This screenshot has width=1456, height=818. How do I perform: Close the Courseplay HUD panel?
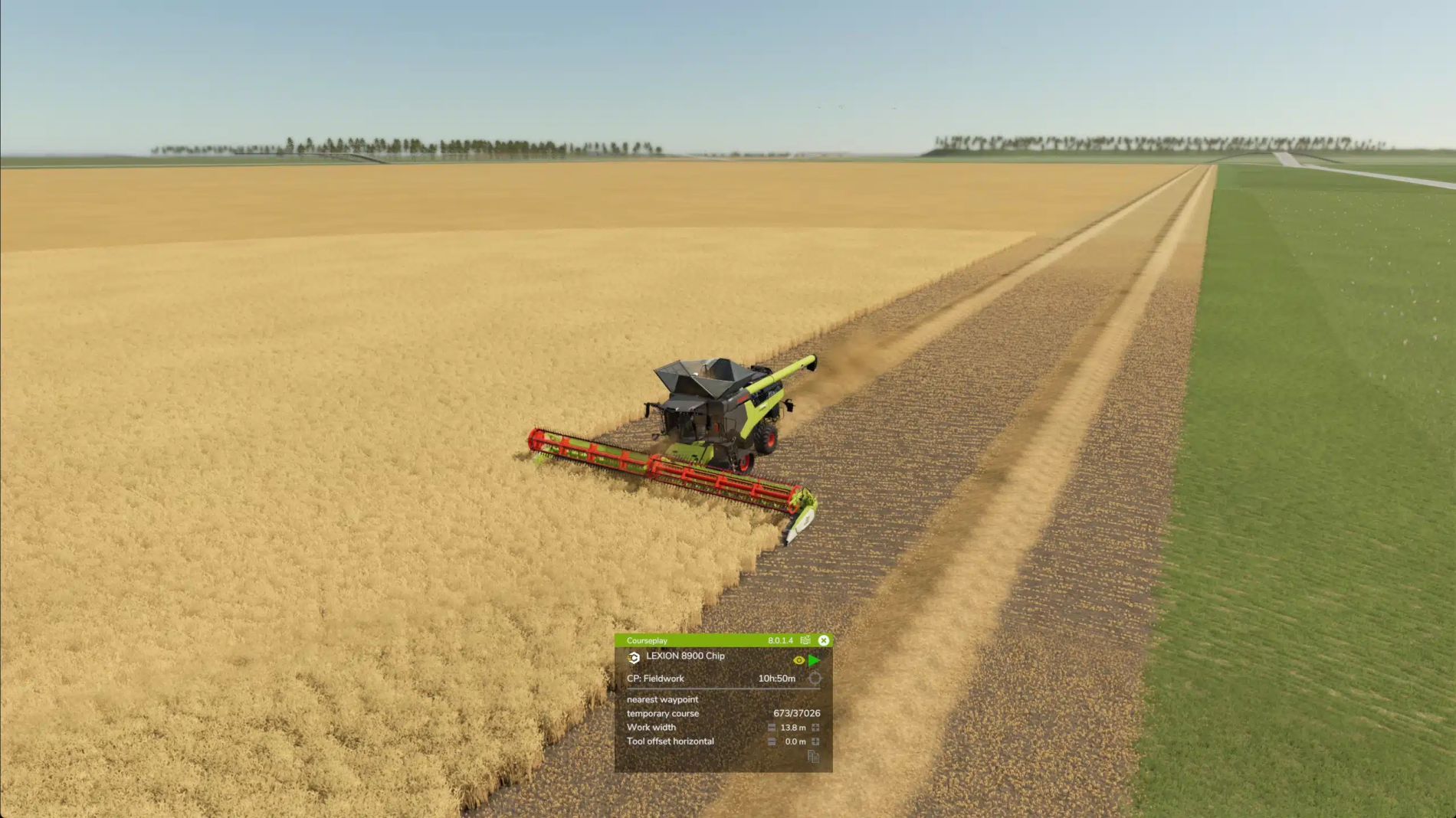point(824,640)
